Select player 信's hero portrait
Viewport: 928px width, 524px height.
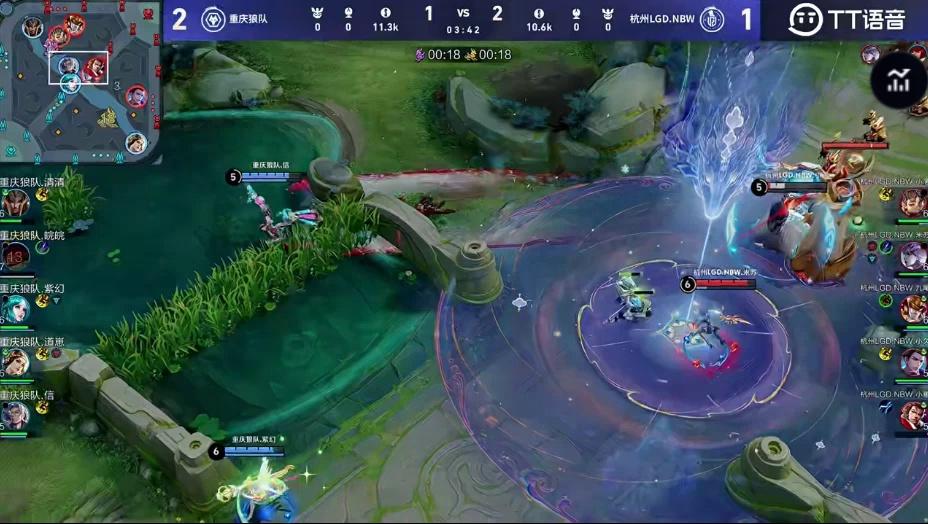14,415
